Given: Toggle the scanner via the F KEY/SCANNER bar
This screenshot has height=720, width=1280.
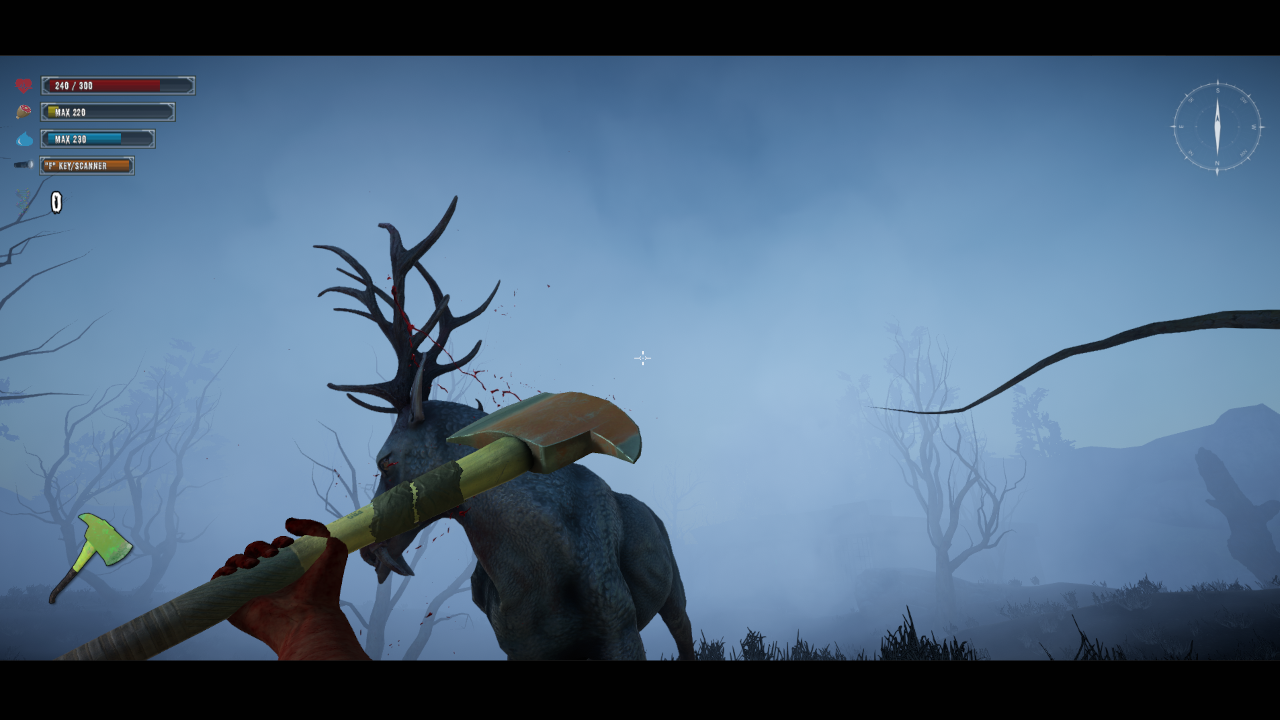Looking at the screenshot, I should pos(85,166).
